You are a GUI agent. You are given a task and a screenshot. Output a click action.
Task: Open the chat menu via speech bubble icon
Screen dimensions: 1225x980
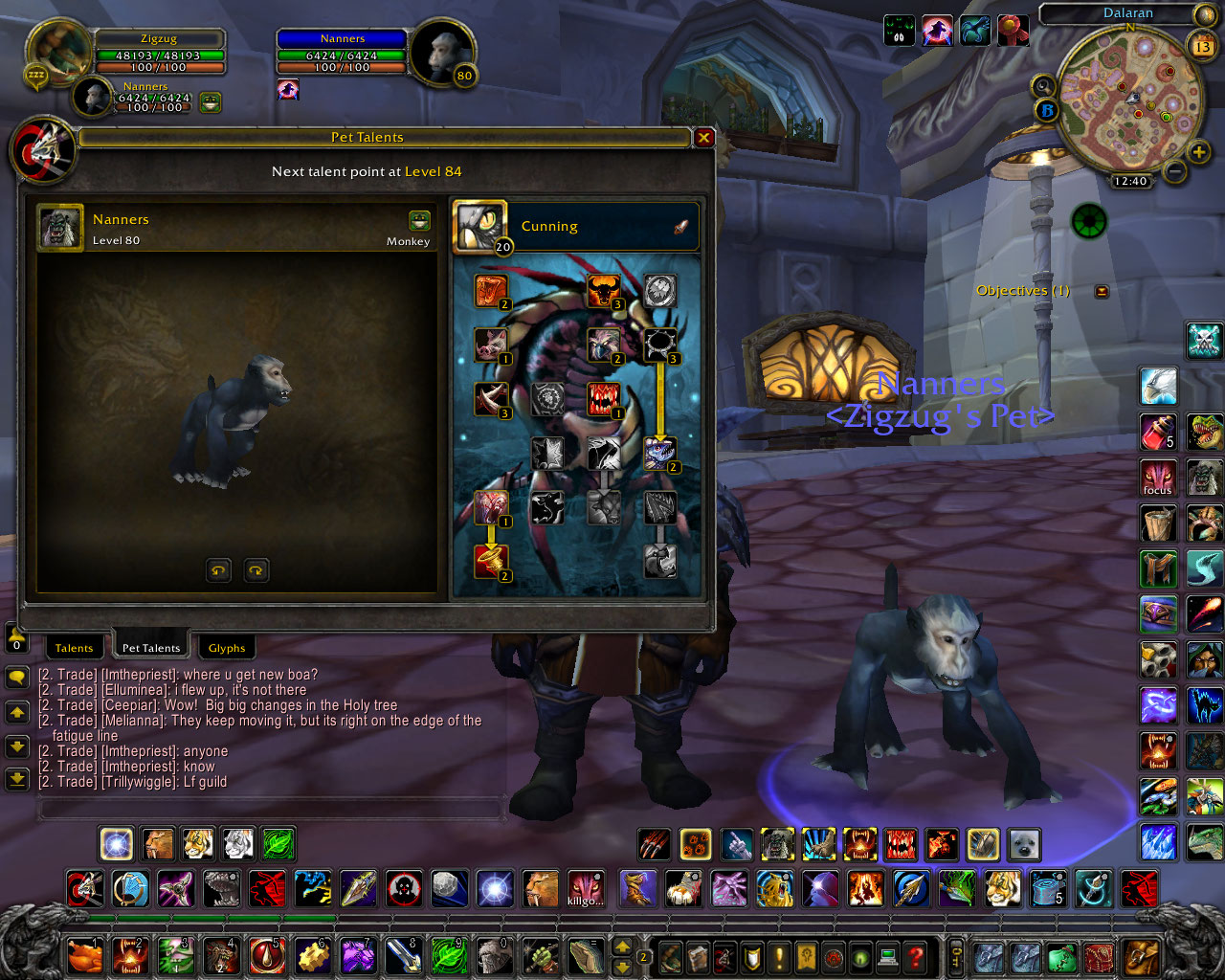click(x=16, y=679)
